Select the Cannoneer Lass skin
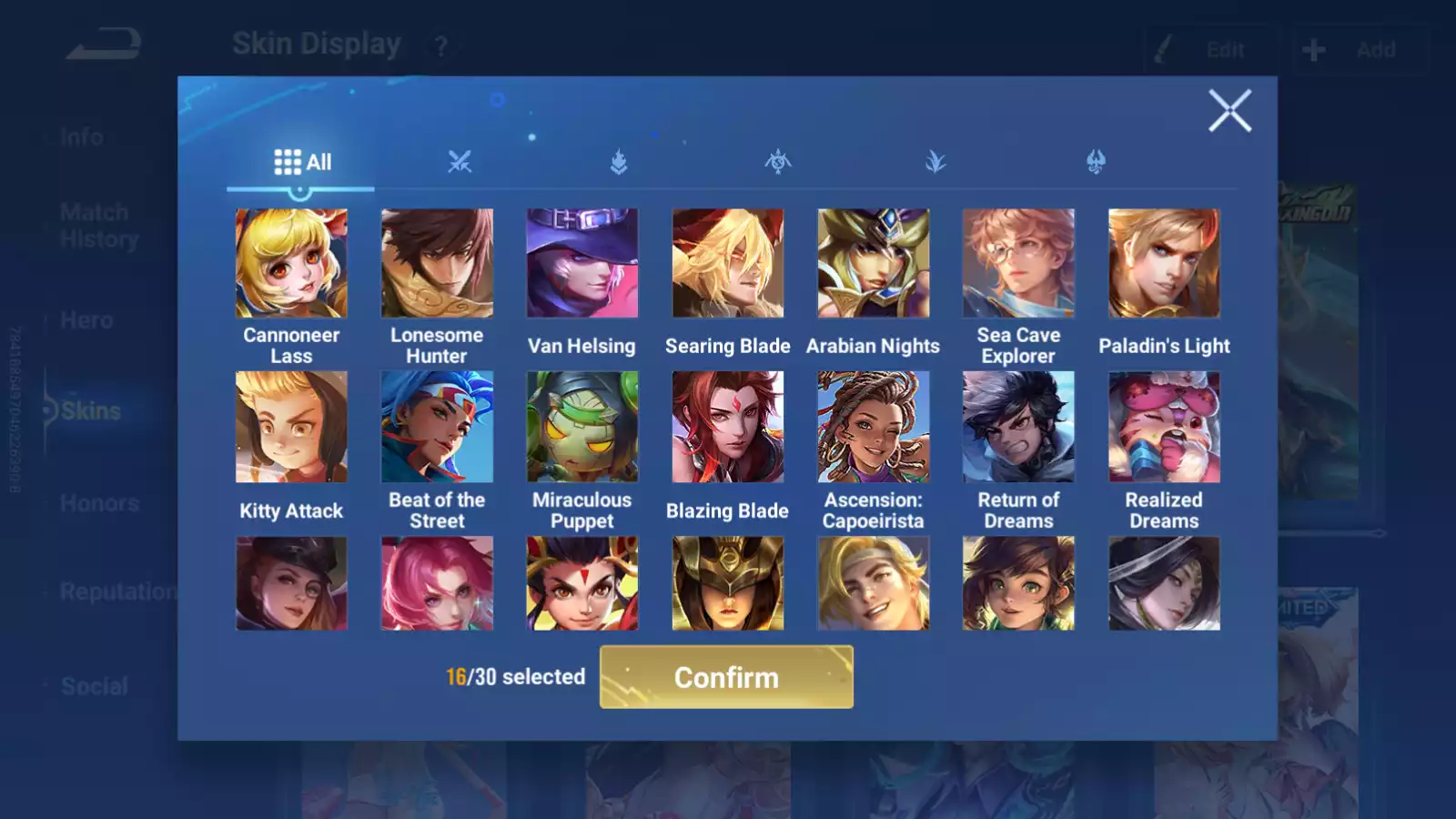1456x819 pixels. [x=291, y=264]
